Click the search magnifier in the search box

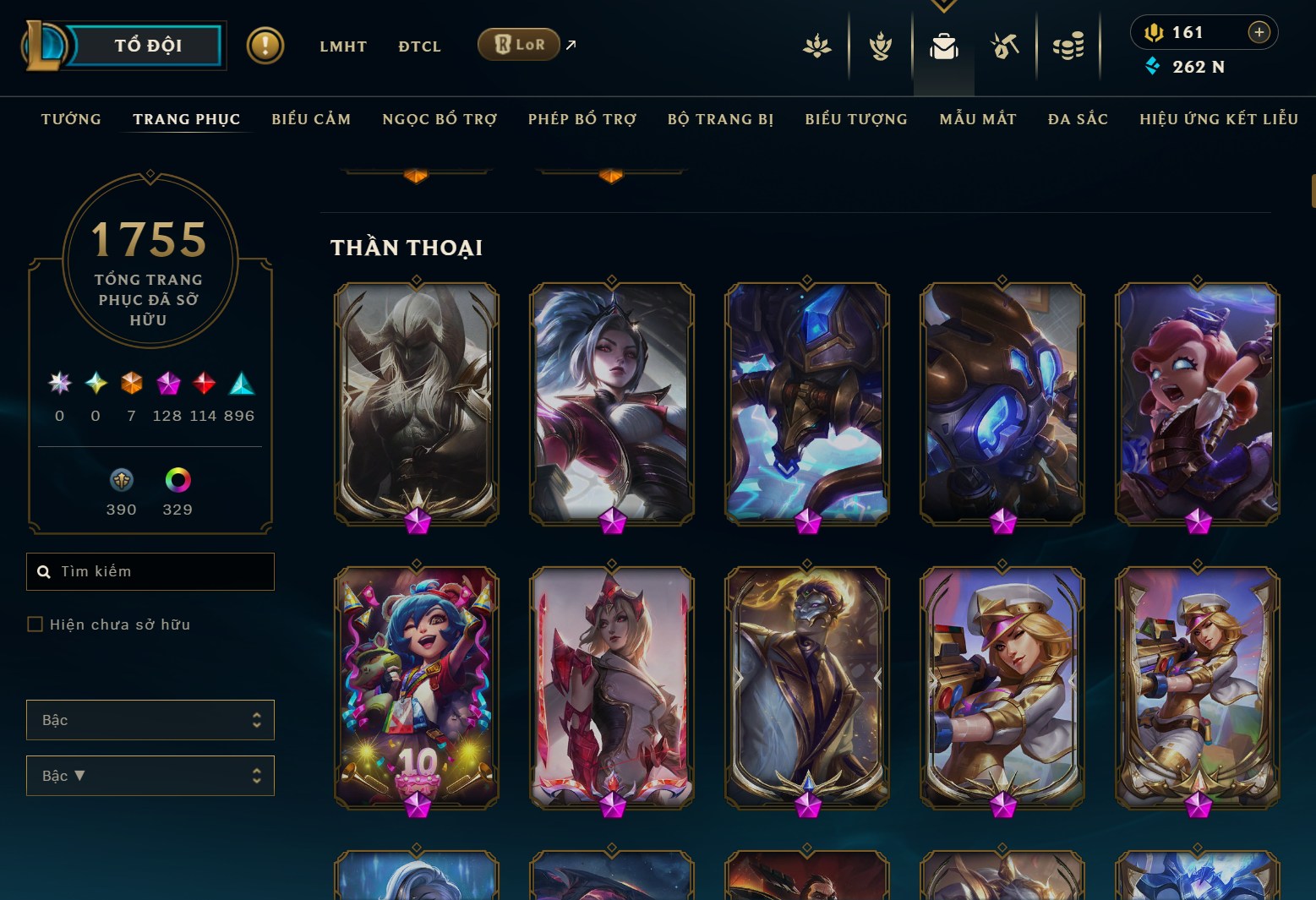[x=45, y=571]
